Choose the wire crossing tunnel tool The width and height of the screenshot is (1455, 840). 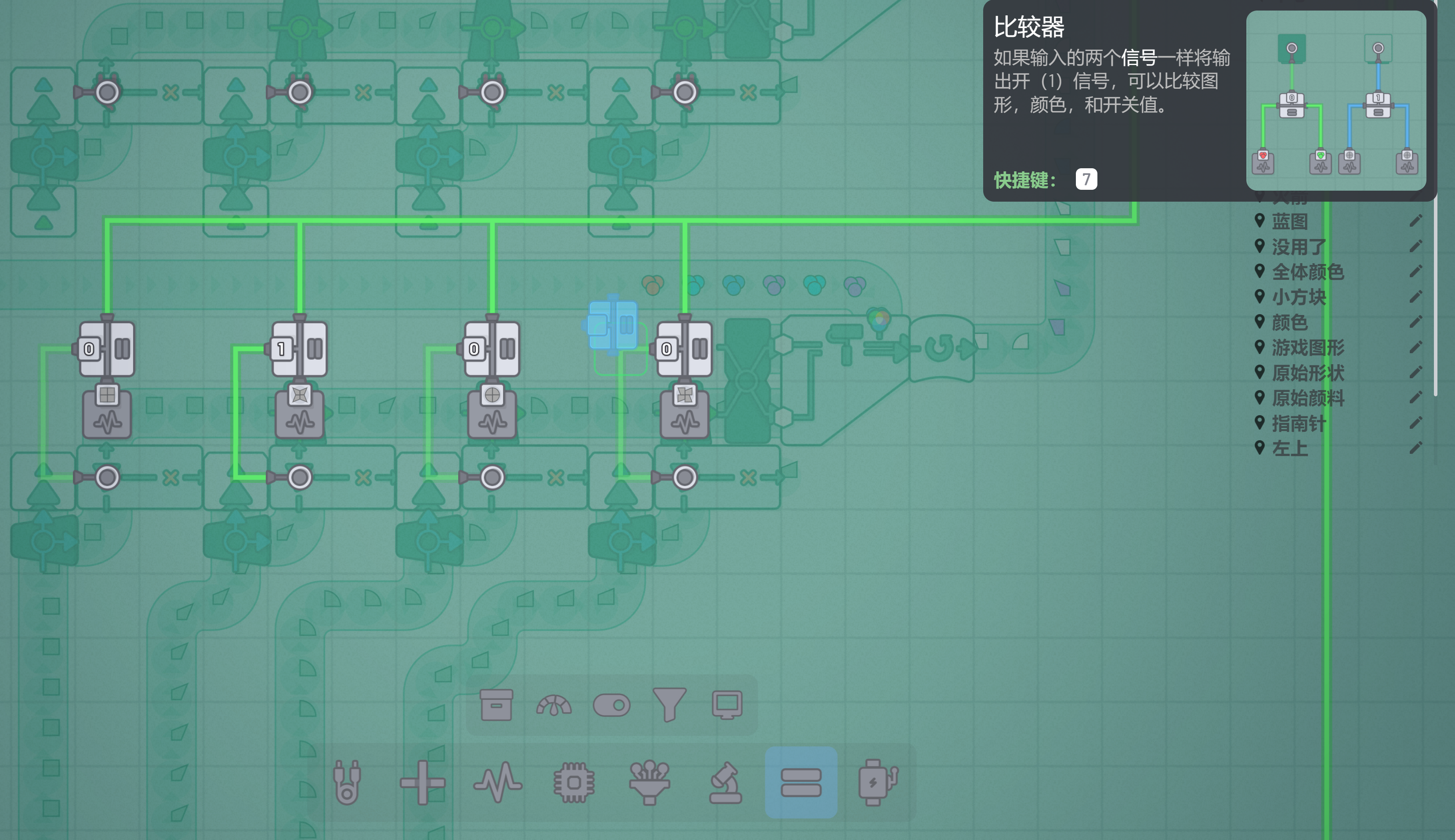coord(422,782)
